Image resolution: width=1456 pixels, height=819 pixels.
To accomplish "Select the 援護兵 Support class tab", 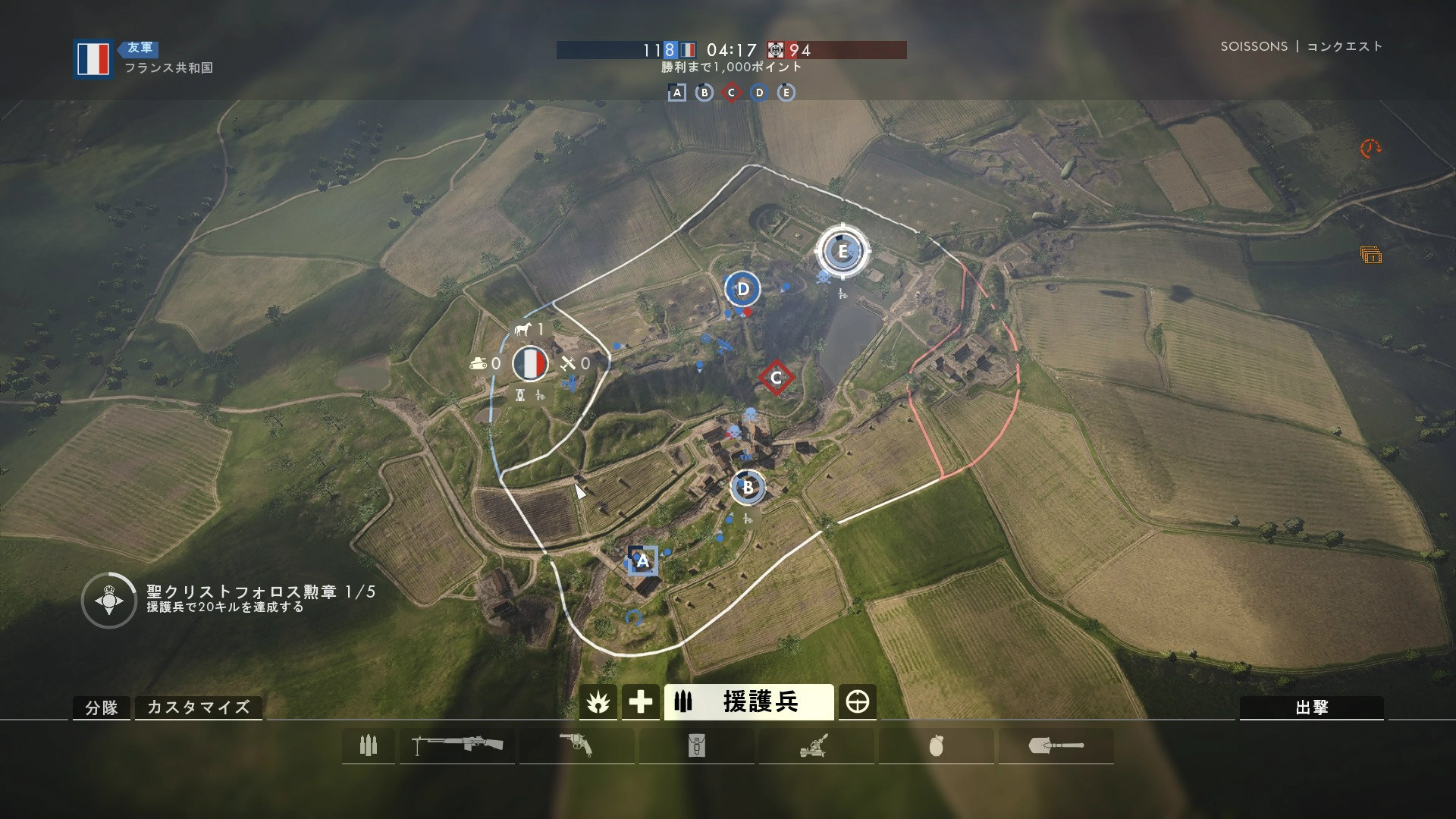I will pos(748,702).
